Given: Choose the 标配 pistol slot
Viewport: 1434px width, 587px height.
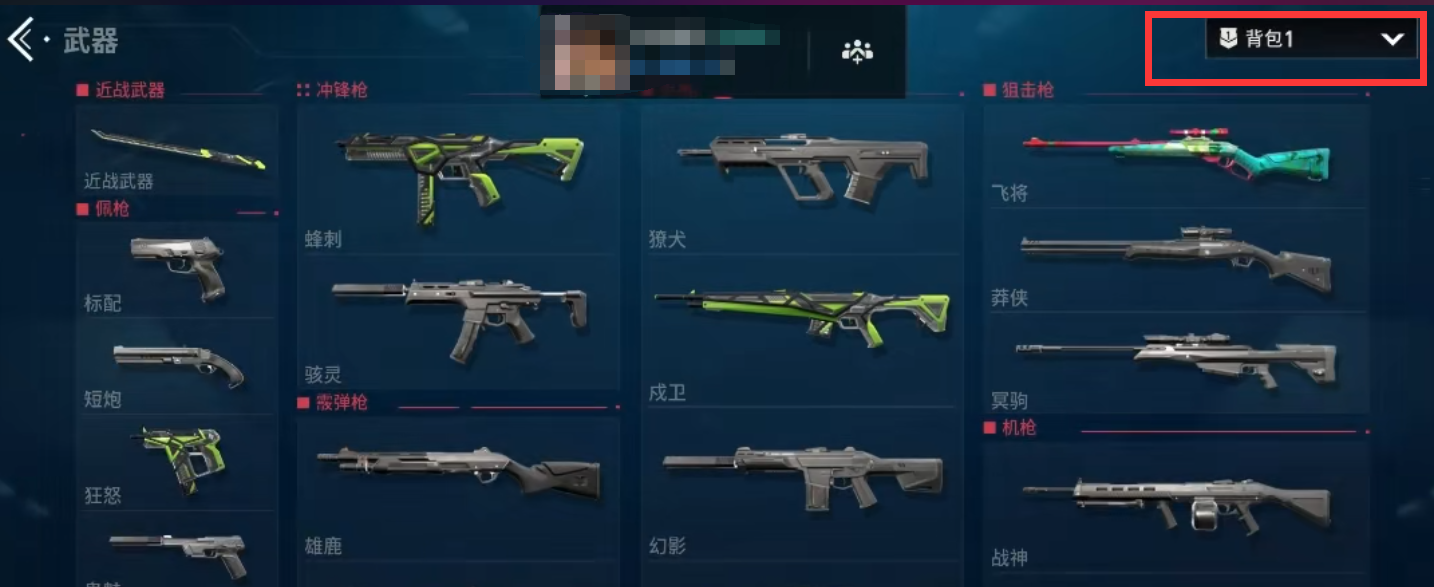Looking at the screenshot, I should click(x=178, y=267).
